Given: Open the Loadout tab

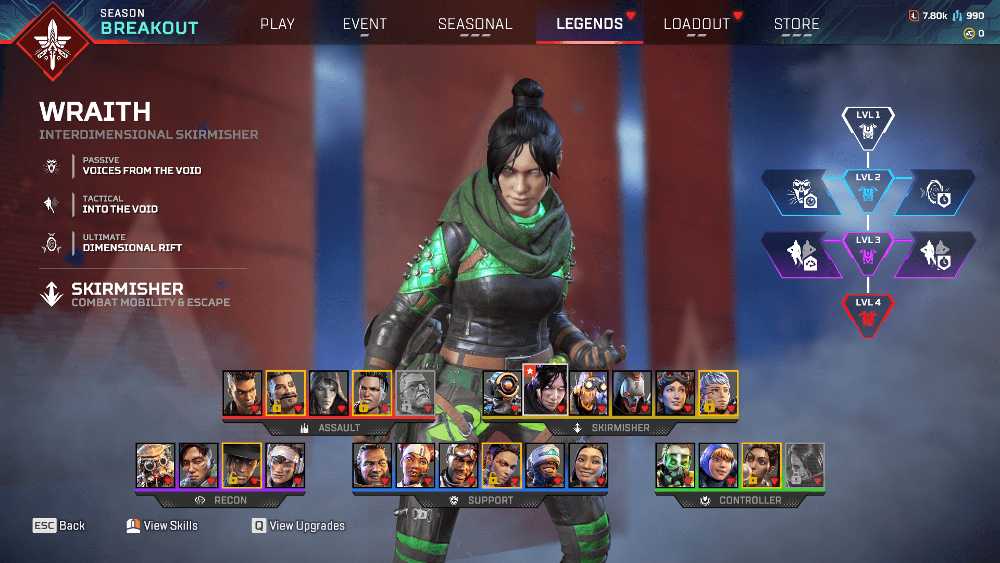Looking at the screenshot, I should click(x=697, y=24).
